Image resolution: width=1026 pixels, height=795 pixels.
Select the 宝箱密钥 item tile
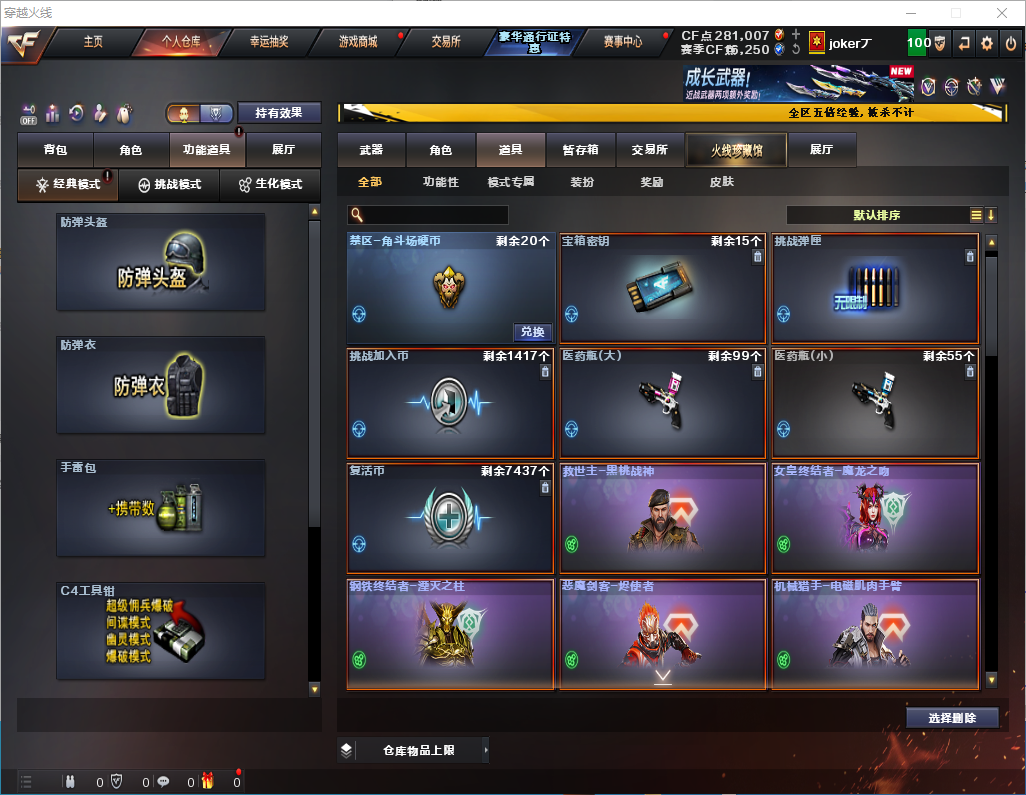[x=662, y=290]
